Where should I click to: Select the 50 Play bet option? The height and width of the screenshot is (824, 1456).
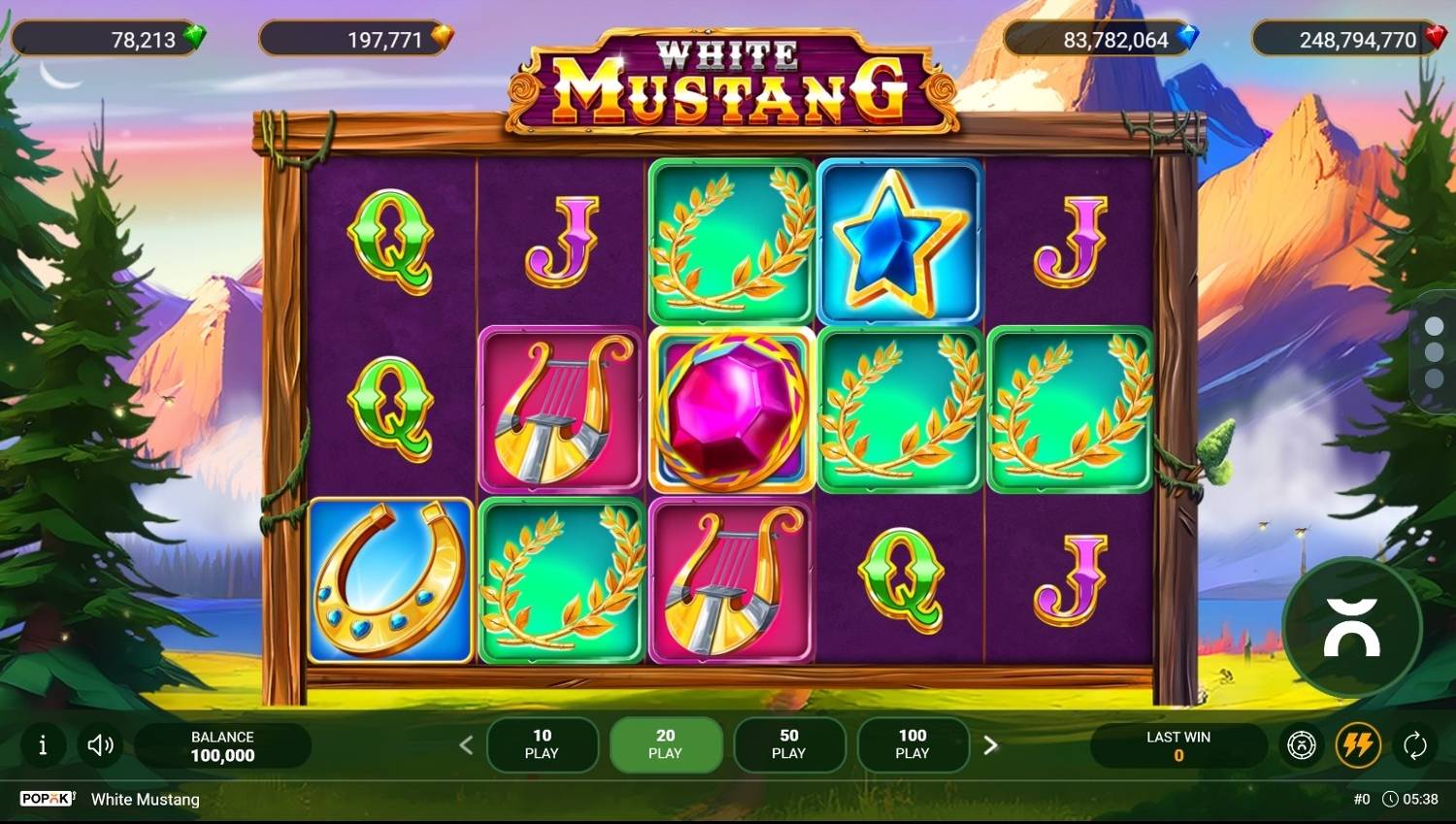point(789,744)
